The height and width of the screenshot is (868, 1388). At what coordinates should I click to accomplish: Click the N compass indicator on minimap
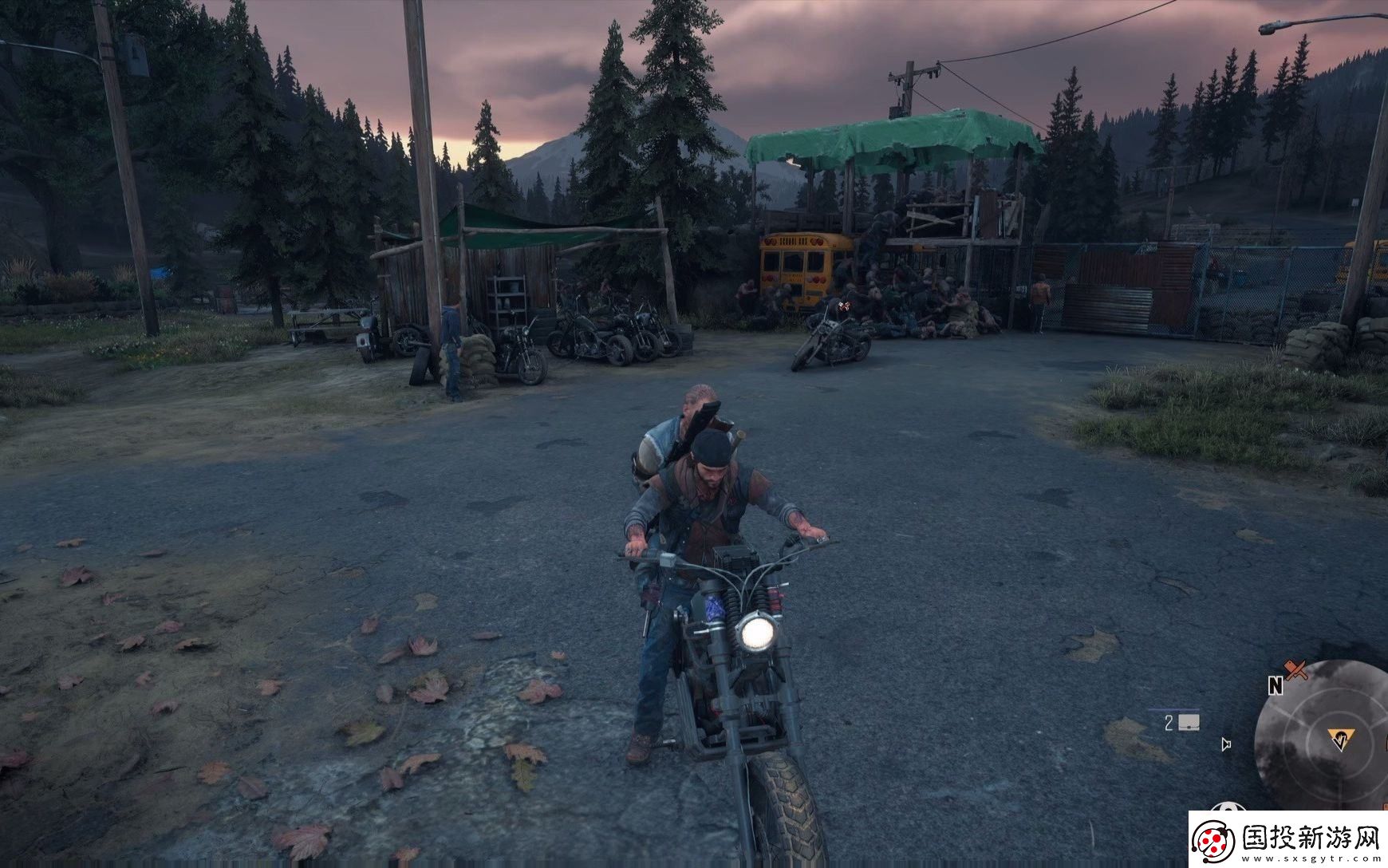[x=1276, y=685]
